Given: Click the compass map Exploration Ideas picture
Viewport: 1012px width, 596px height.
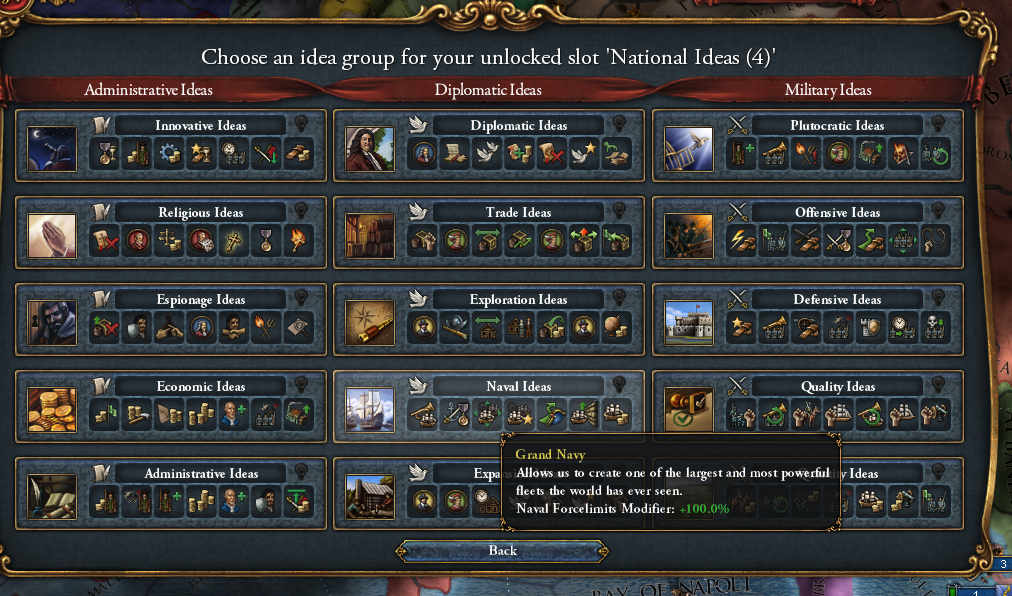Looking at the screenshot, I should (x=370, y=322).
